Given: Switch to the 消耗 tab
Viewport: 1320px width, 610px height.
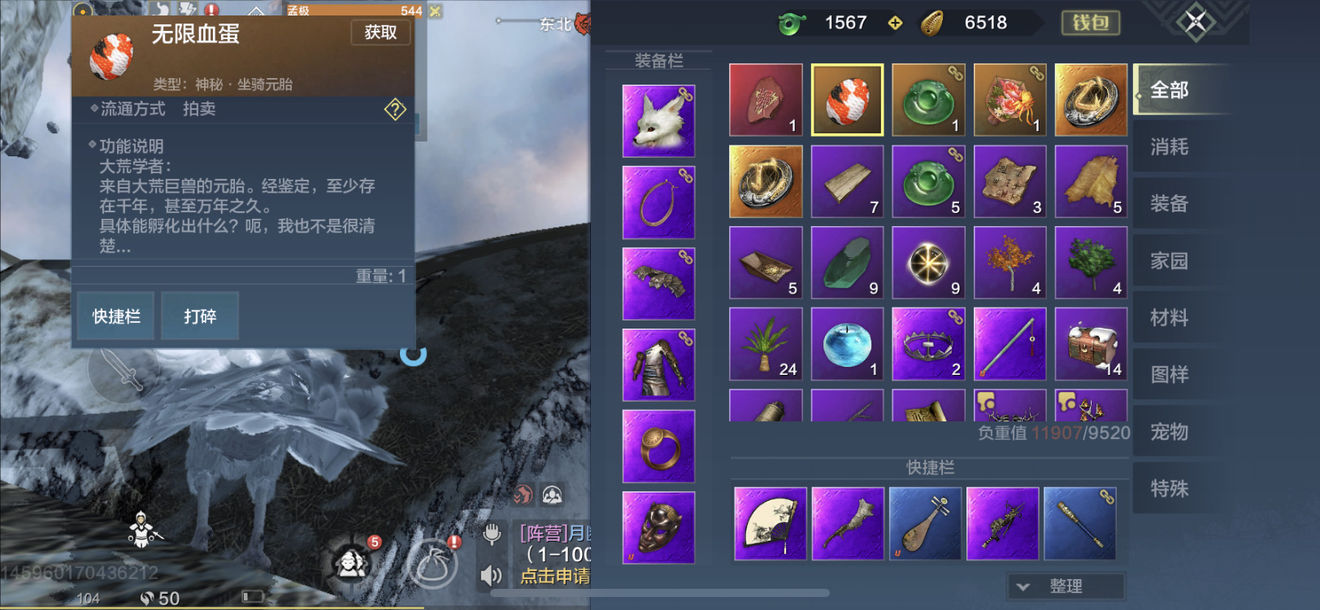Looking at the screenshot, I should coord(1169,147).
